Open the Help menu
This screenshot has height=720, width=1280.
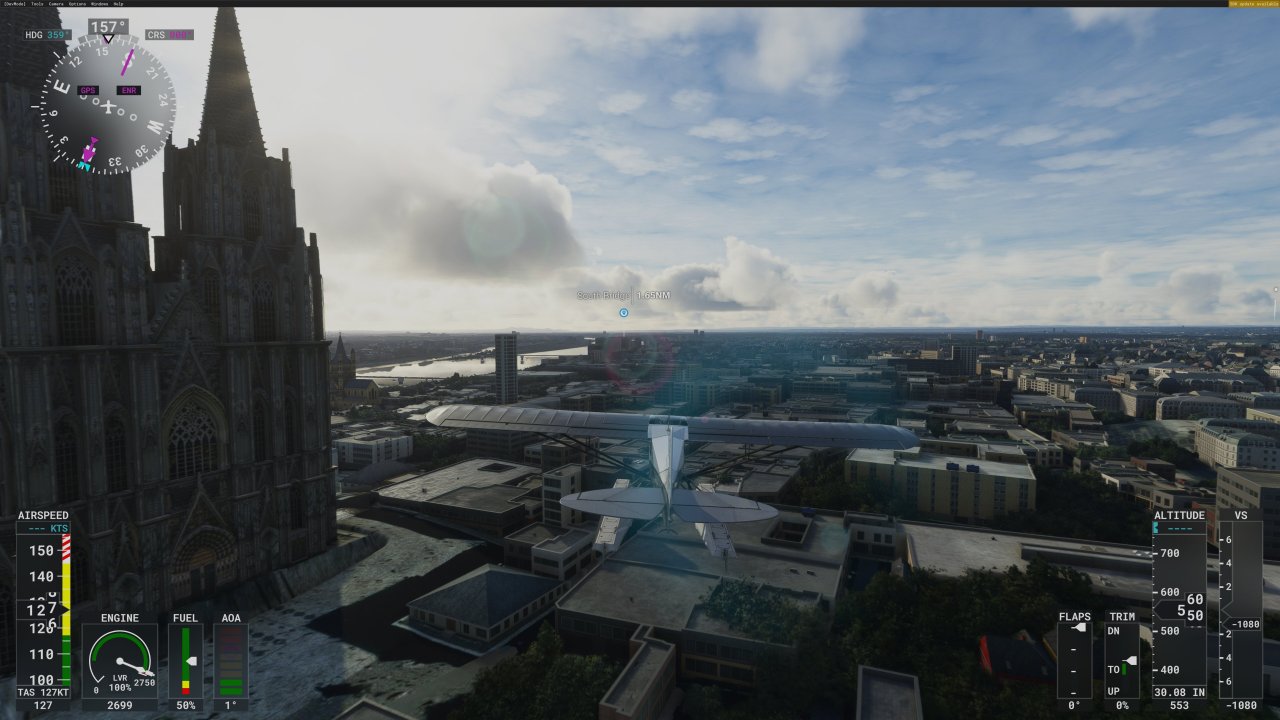coord(118,4)
